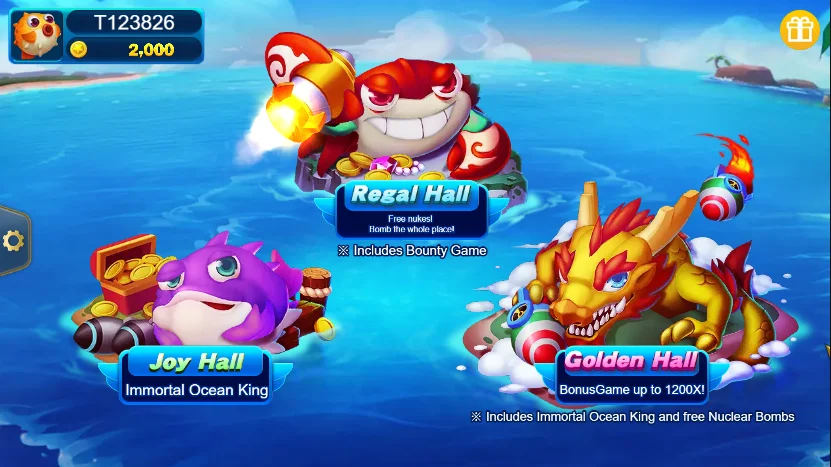831x467 pixels.
Task: Open the gear settings tab
Action: click(13, 241)
